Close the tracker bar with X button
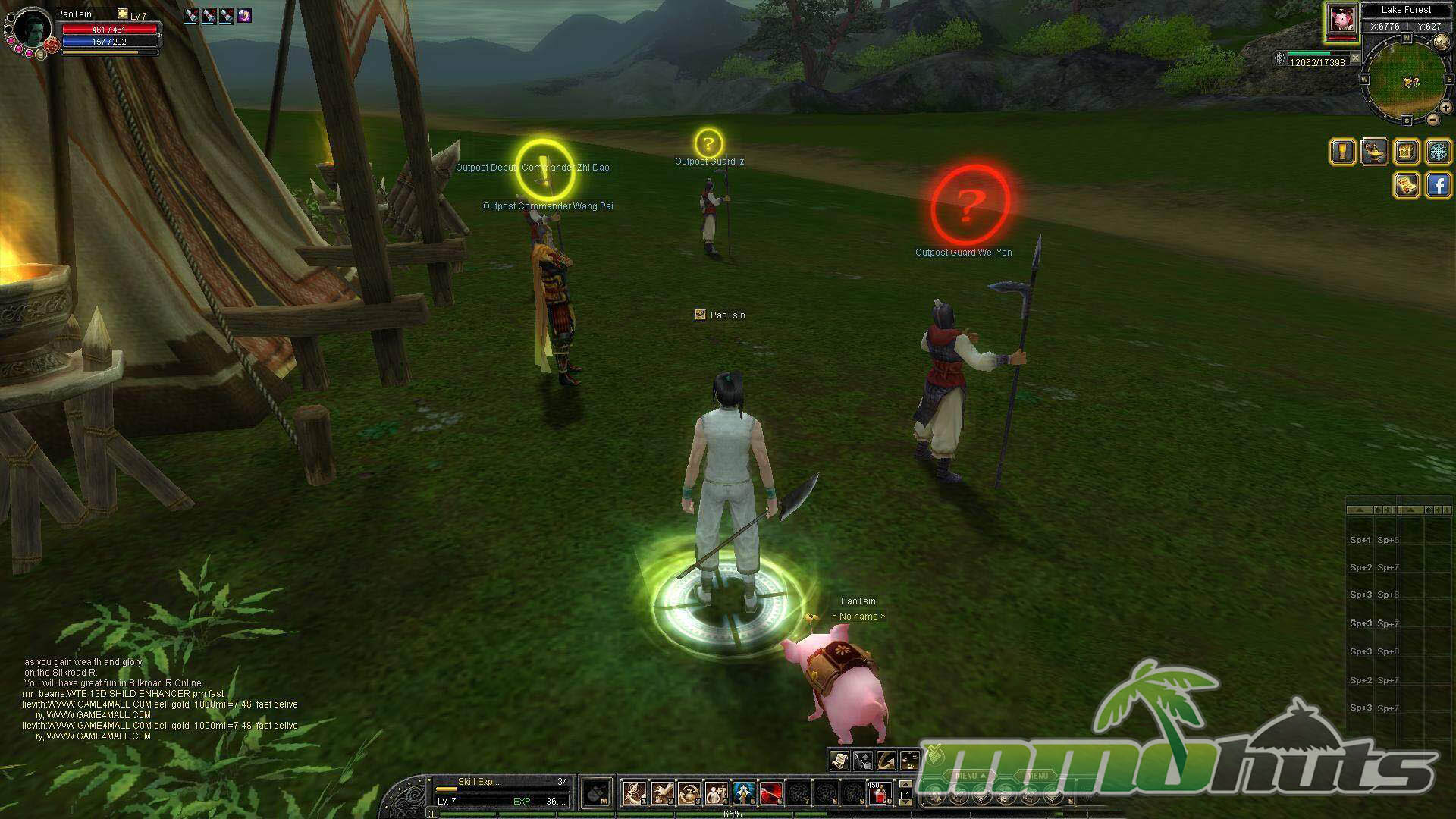 1356,58
